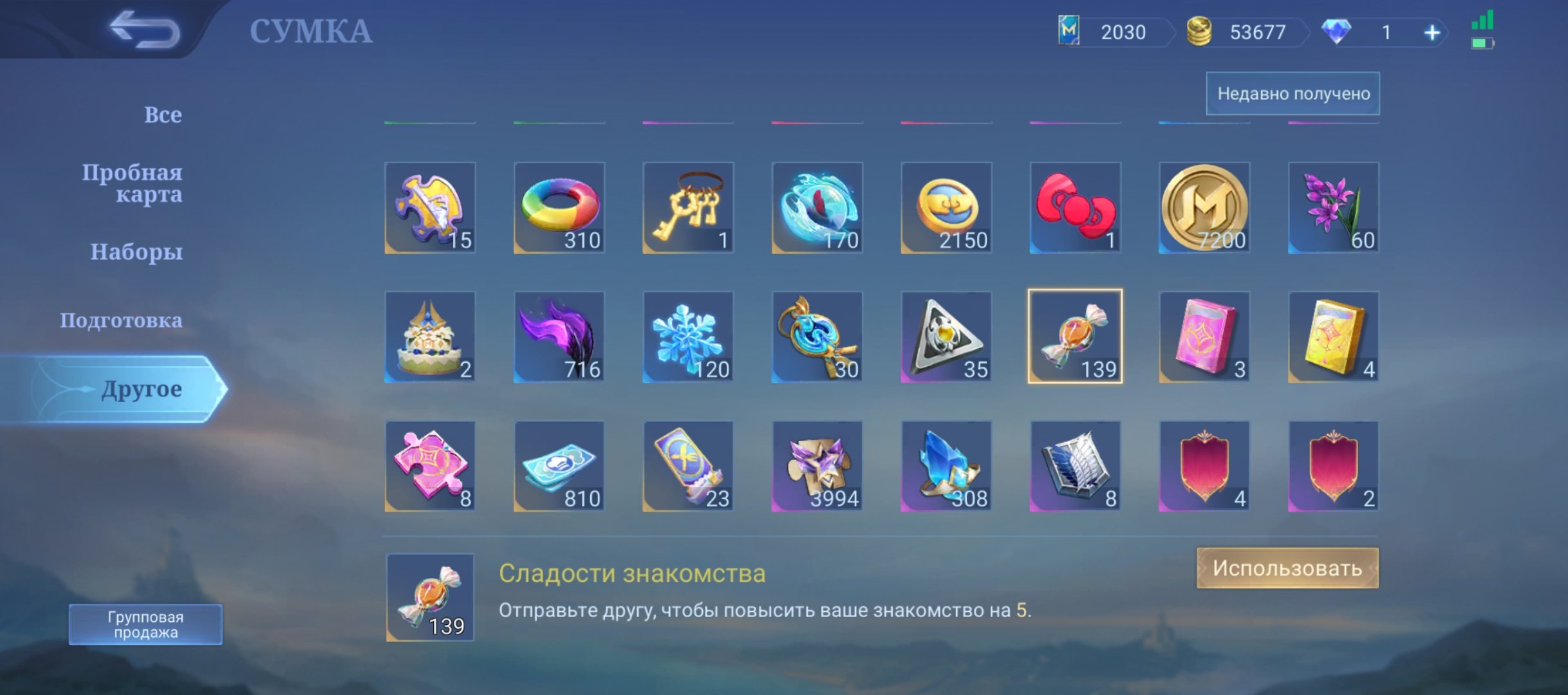Open the Недавно получено sorting dropdown
The height and width of the screenshot is (695, 1568).
click(1293, 94)
